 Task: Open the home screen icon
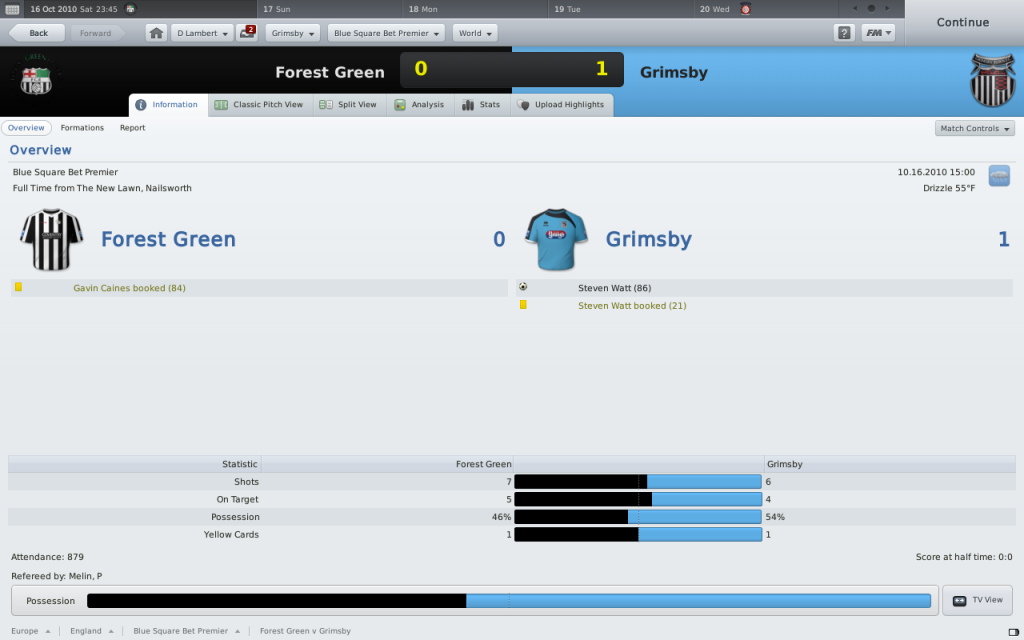pos(157,33)
